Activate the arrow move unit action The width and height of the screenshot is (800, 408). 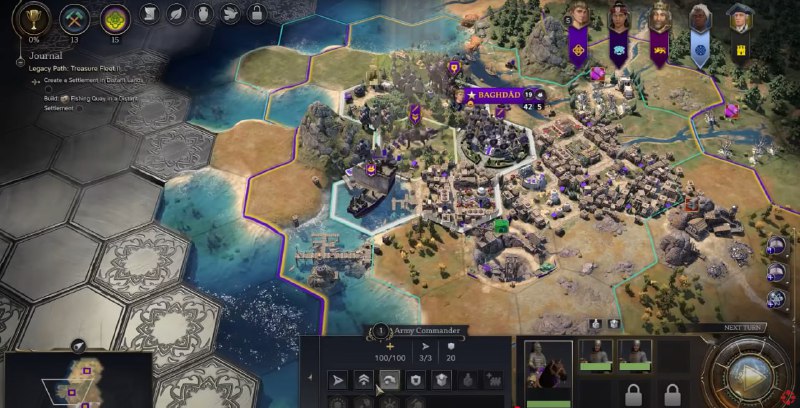[x=338, y=380]
